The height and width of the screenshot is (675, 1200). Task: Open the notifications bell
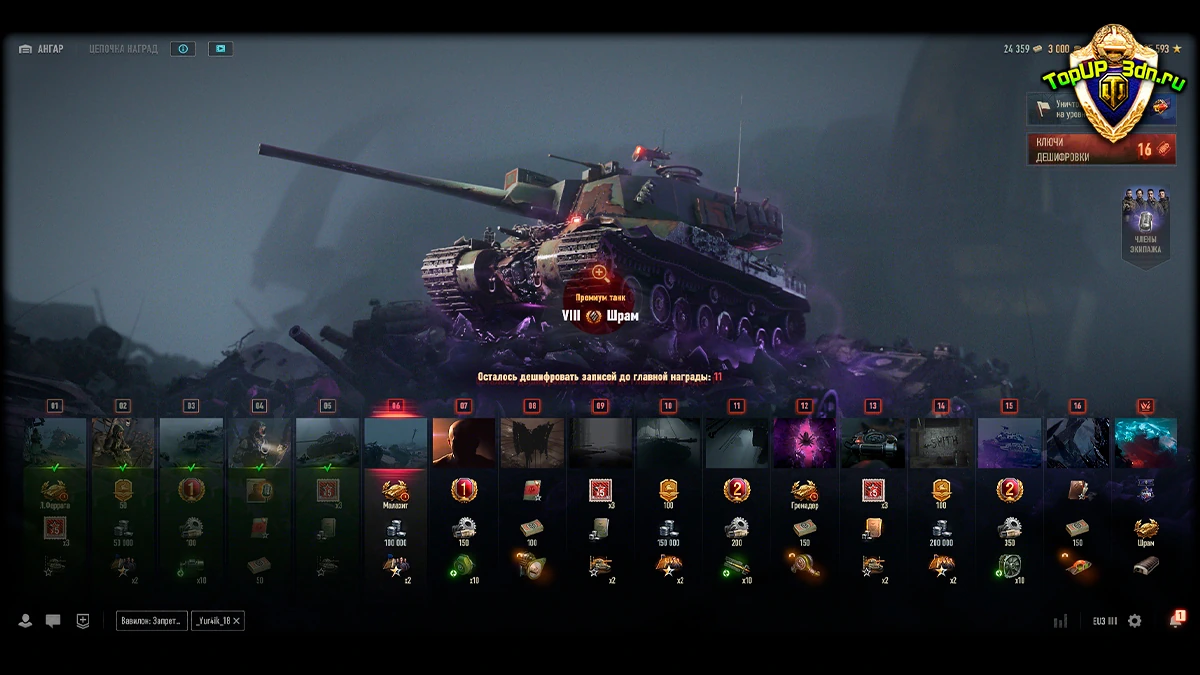(x=1175, y=621)
